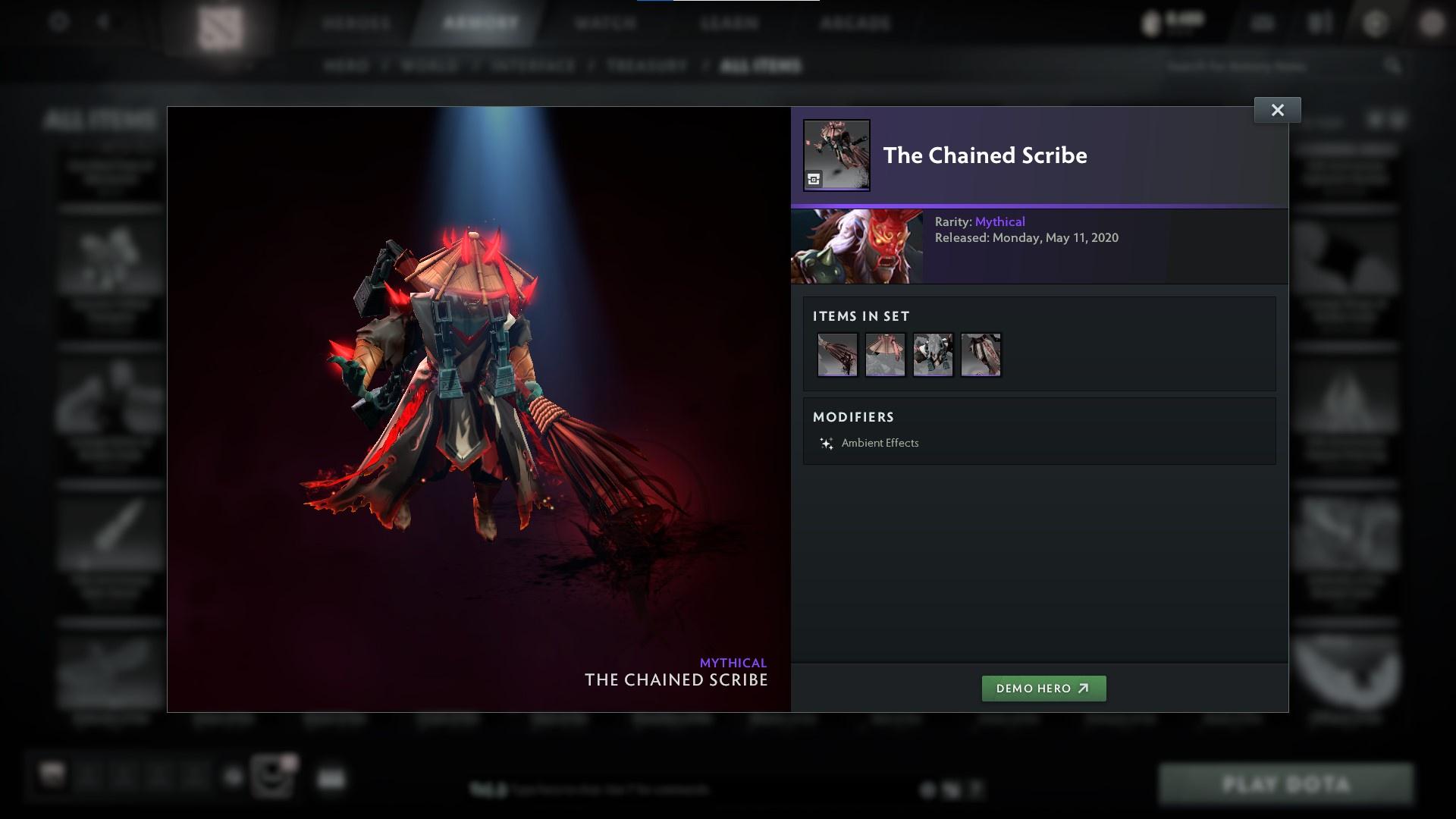This screenshot has height=819, width=1456.
Task: Click the Ambient Effects sparkle icon
Action: [826, 443]
